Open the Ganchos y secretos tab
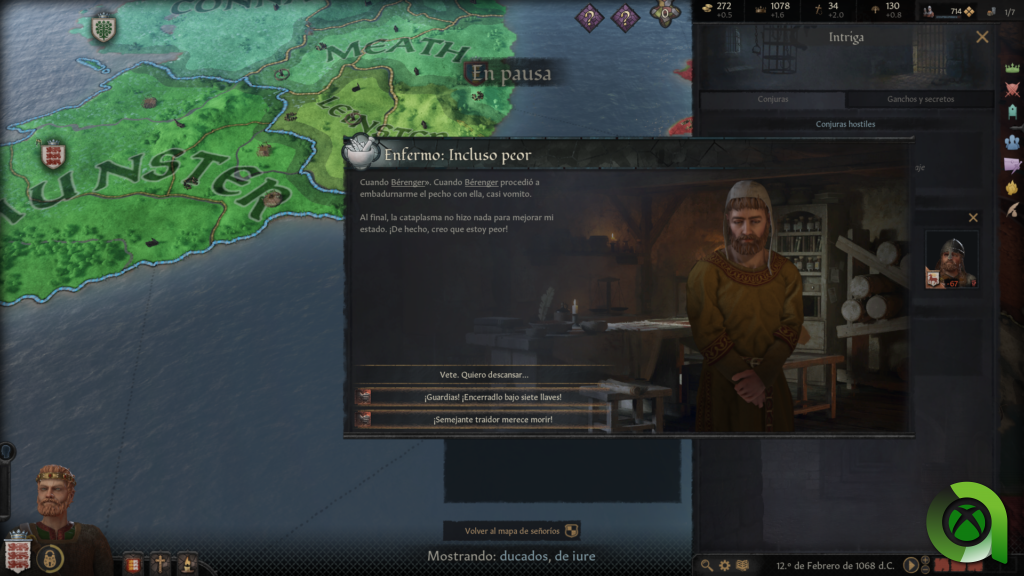This screenshot has height=576, width=1024. click(920, 99)
